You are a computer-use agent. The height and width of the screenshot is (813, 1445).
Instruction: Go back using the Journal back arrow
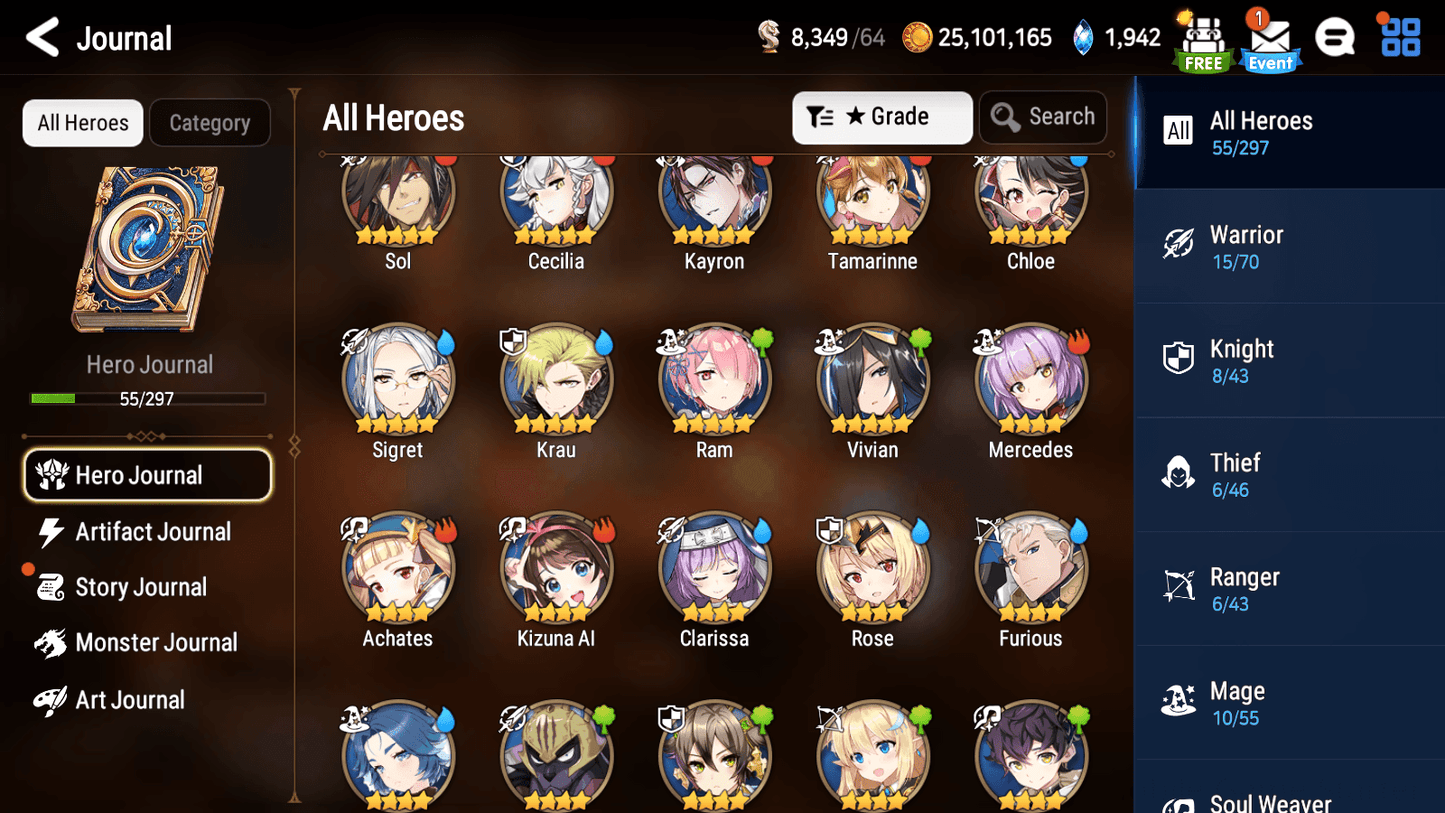[x=41, y=37]
